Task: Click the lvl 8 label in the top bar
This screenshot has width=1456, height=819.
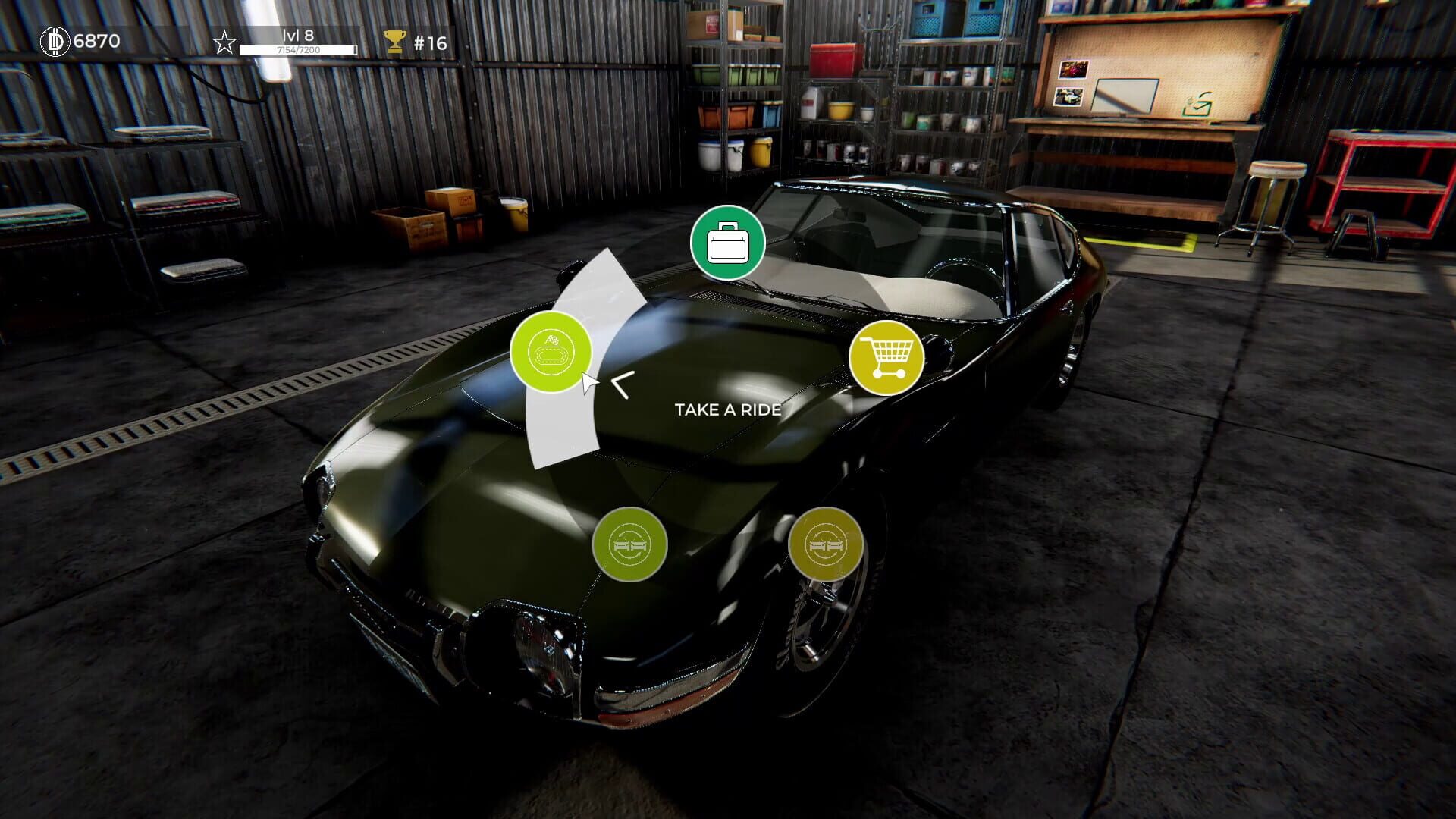Action: tap(297, 36)
